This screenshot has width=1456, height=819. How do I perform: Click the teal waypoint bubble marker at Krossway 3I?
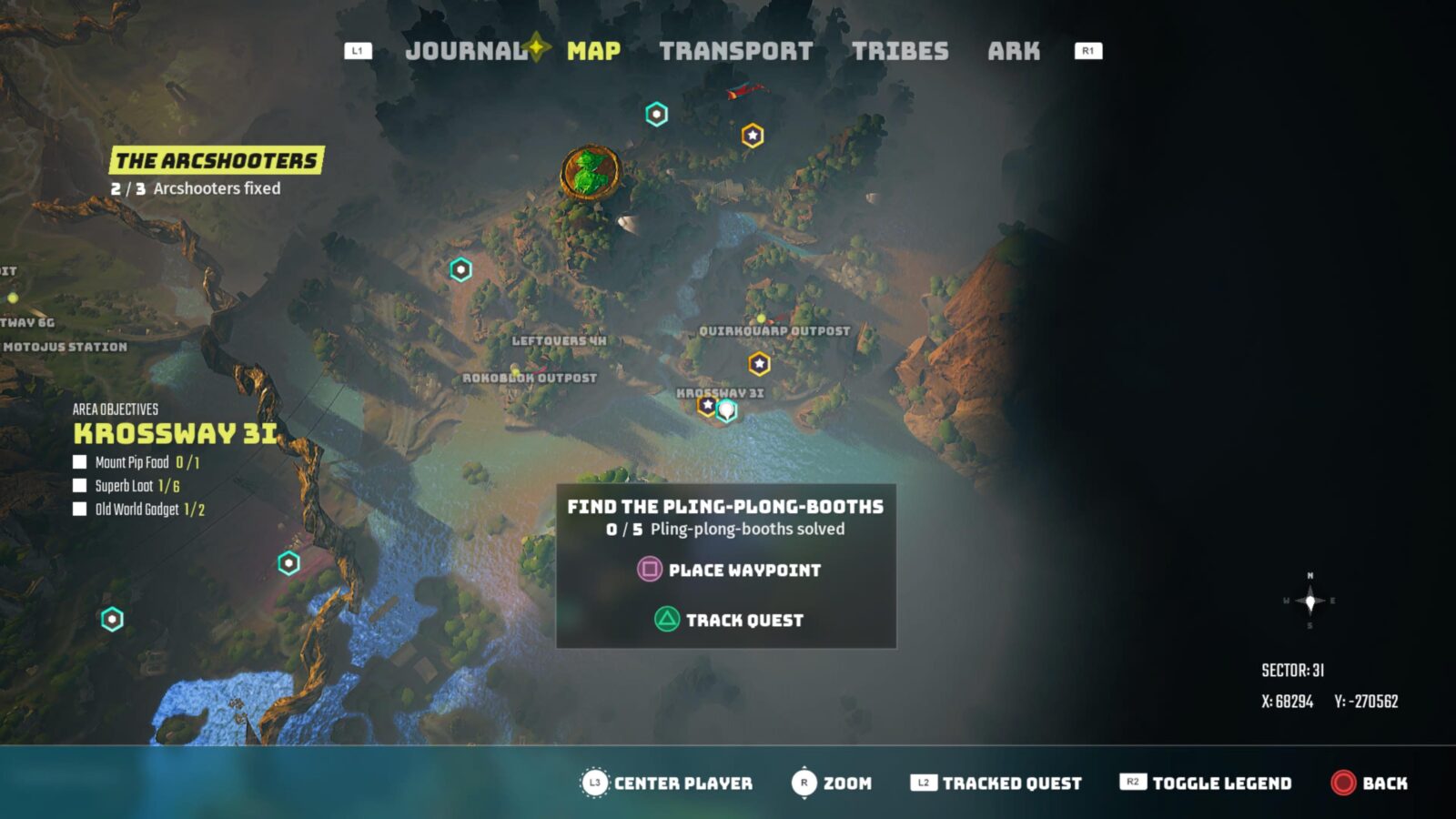pos(726,409)
